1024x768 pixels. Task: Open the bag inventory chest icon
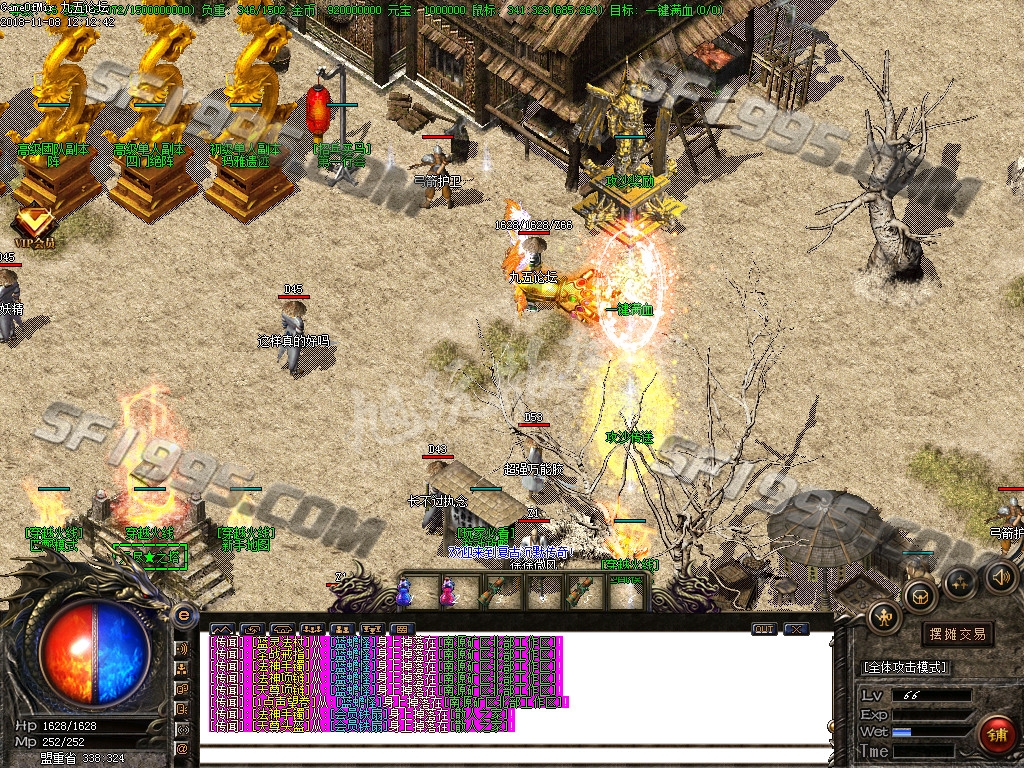pos(919,597)
